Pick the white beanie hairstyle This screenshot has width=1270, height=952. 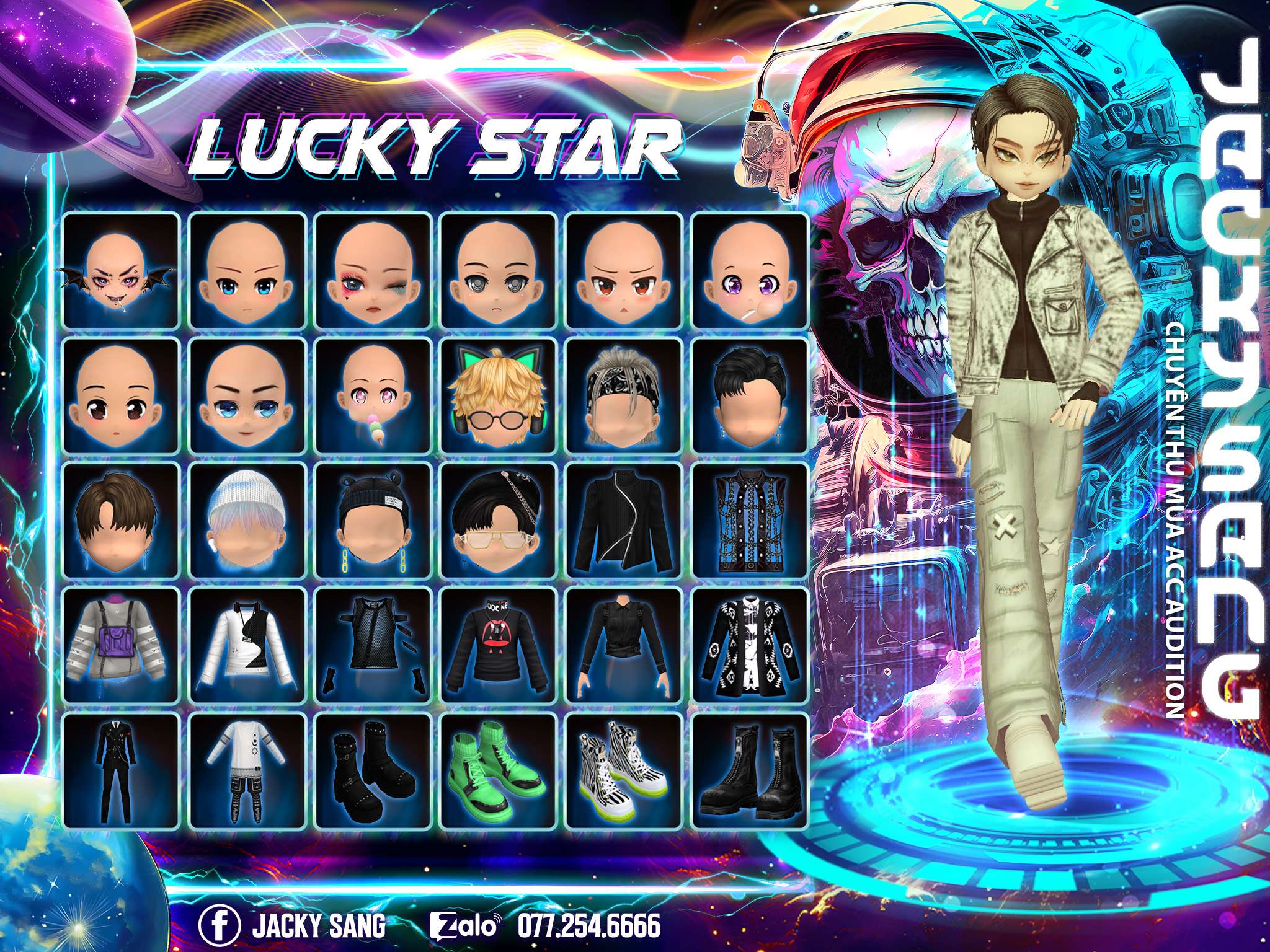[x=247, y=521]
